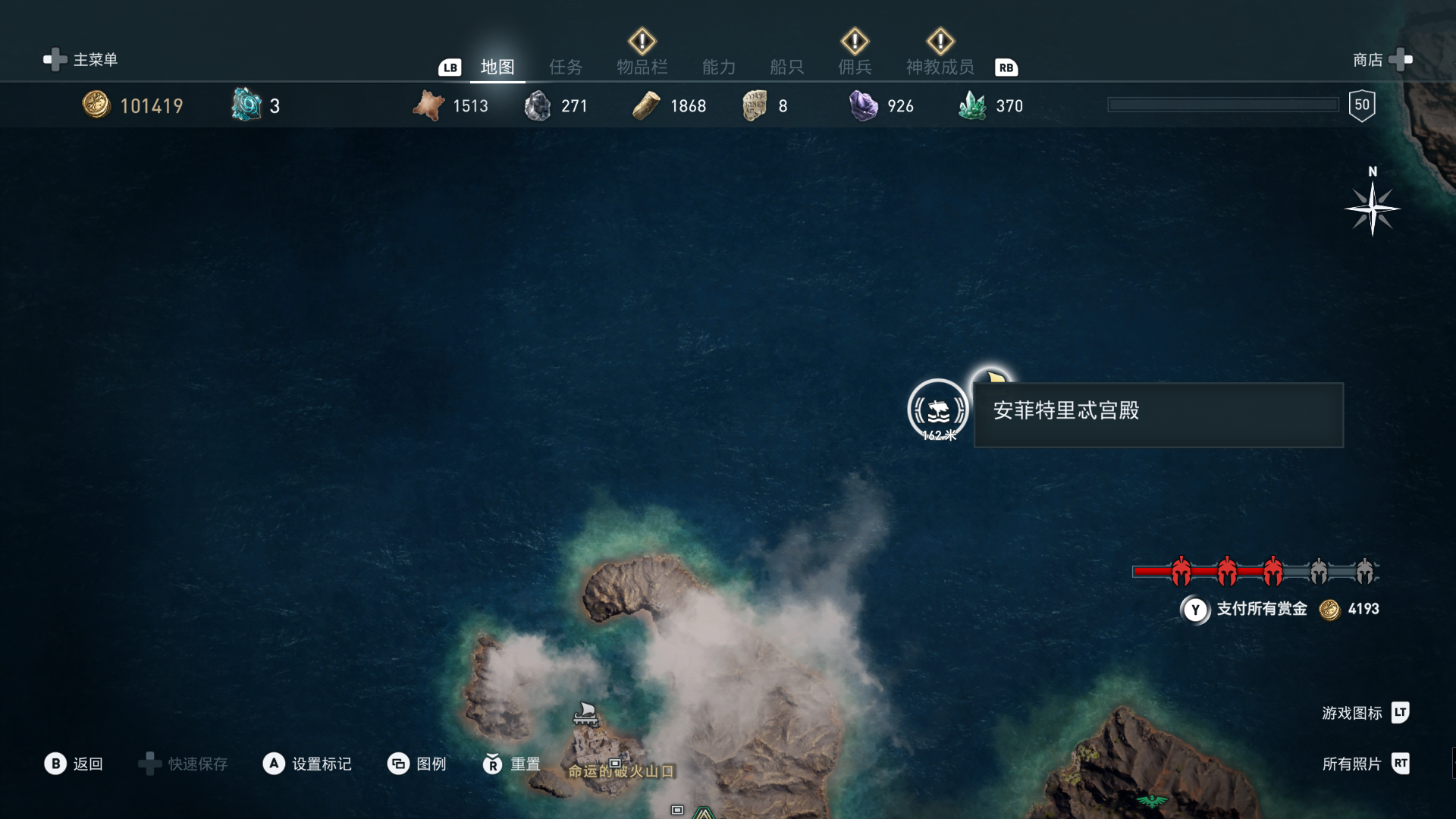Go back with the 返回 button

coord(74,764)
